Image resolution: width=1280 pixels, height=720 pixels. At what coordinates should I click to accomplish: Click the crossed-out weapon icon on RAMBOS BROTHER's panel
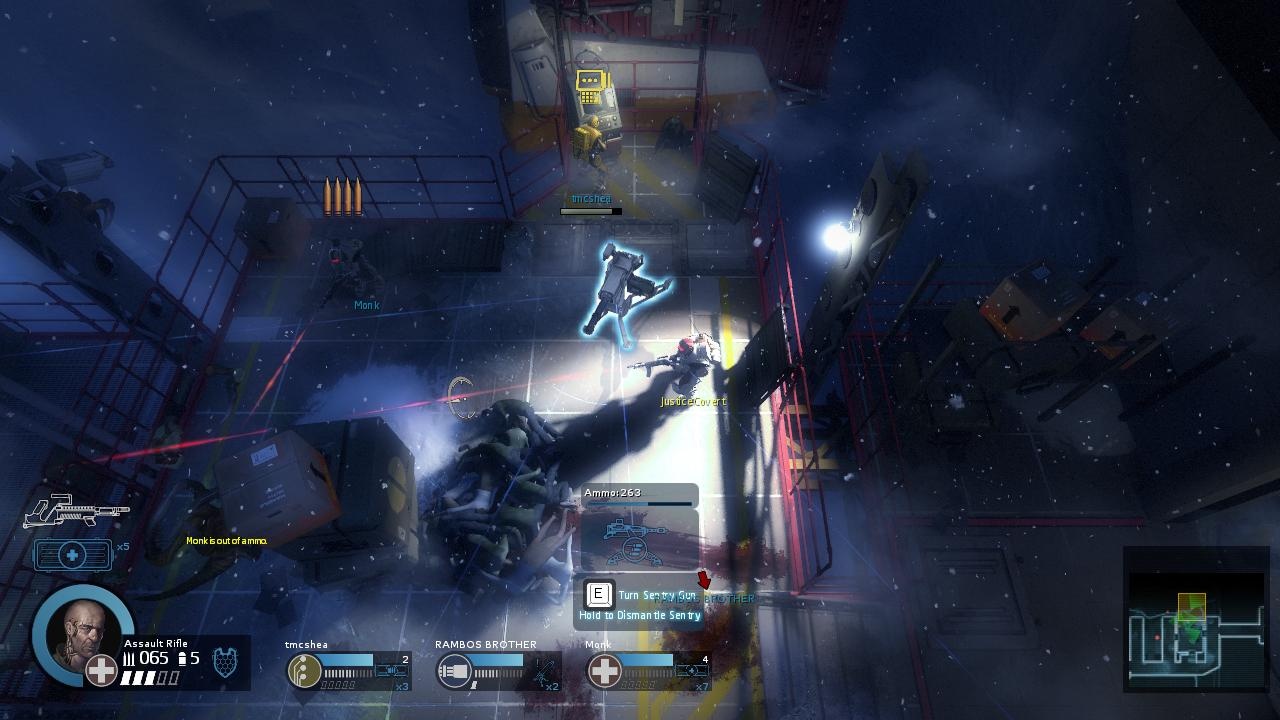tap(545, 670)
